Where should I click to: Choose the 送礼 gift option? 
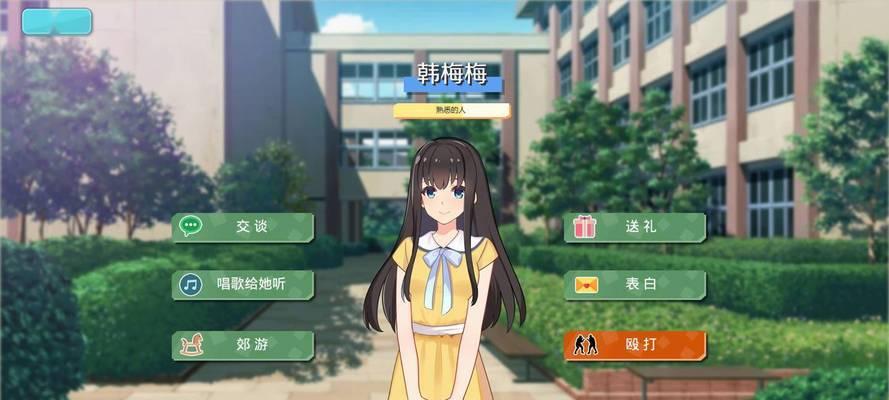pos(635,227)
